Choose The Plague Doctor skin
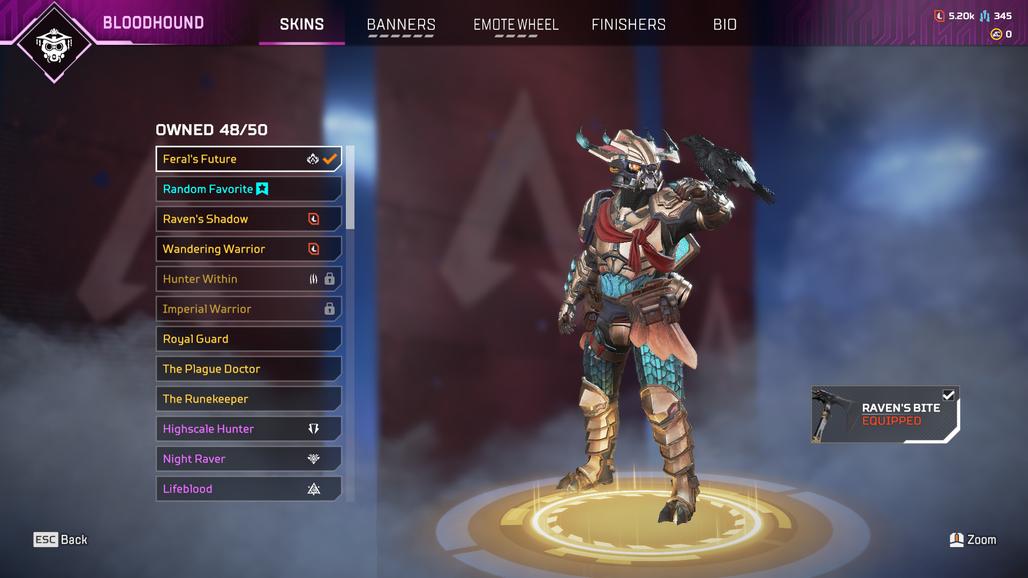 tap(249, 369)
